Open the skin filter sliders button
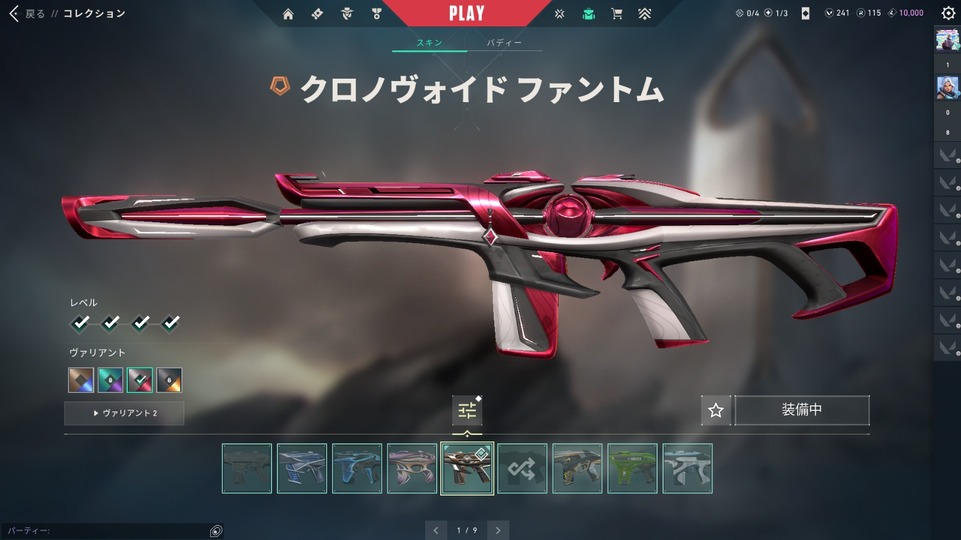Screen dimensions: 961x540 [x=467, y=410]
